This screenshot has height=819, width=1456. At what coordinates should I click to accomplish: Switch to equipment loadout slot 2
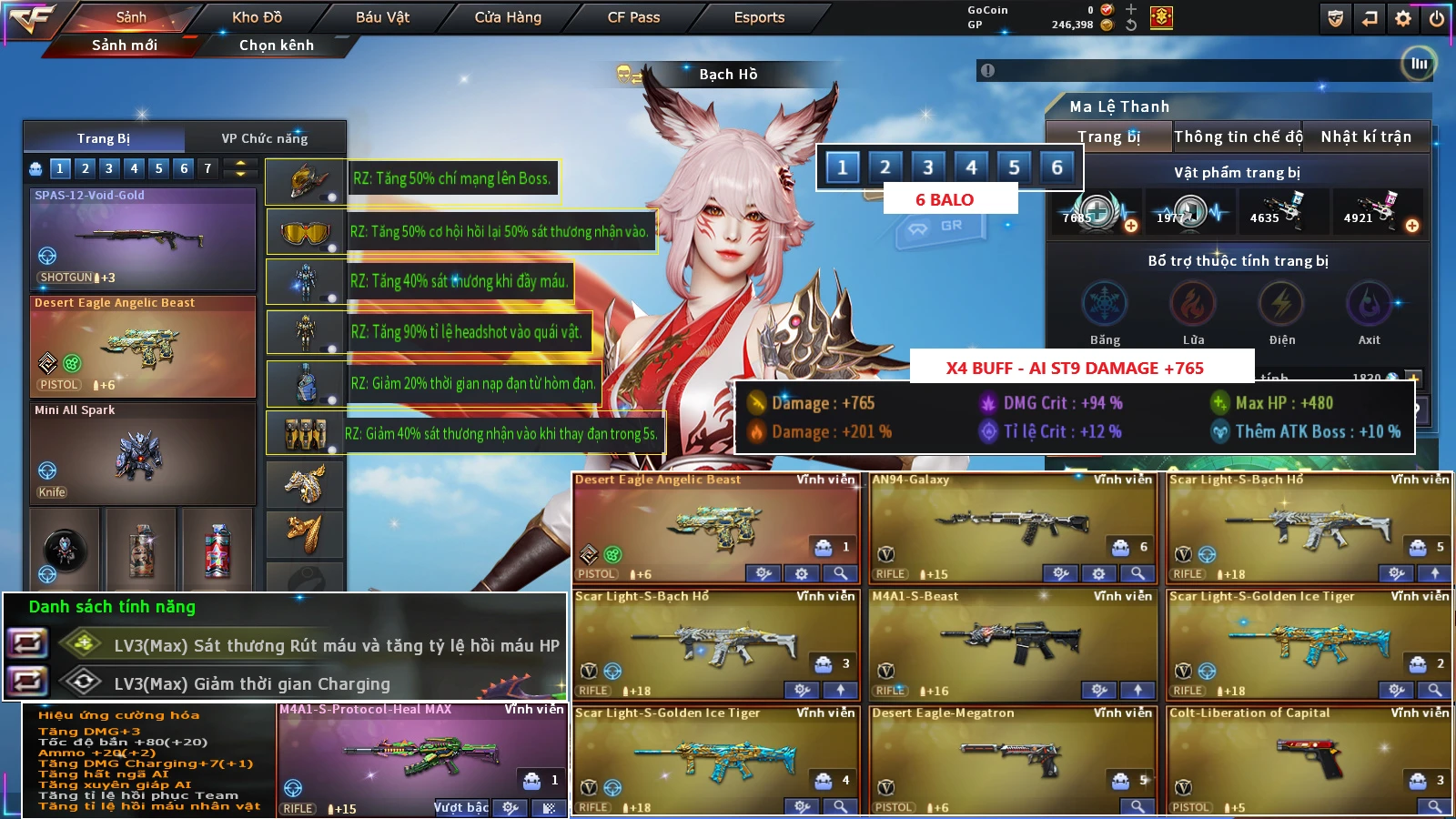click(86, 168)
